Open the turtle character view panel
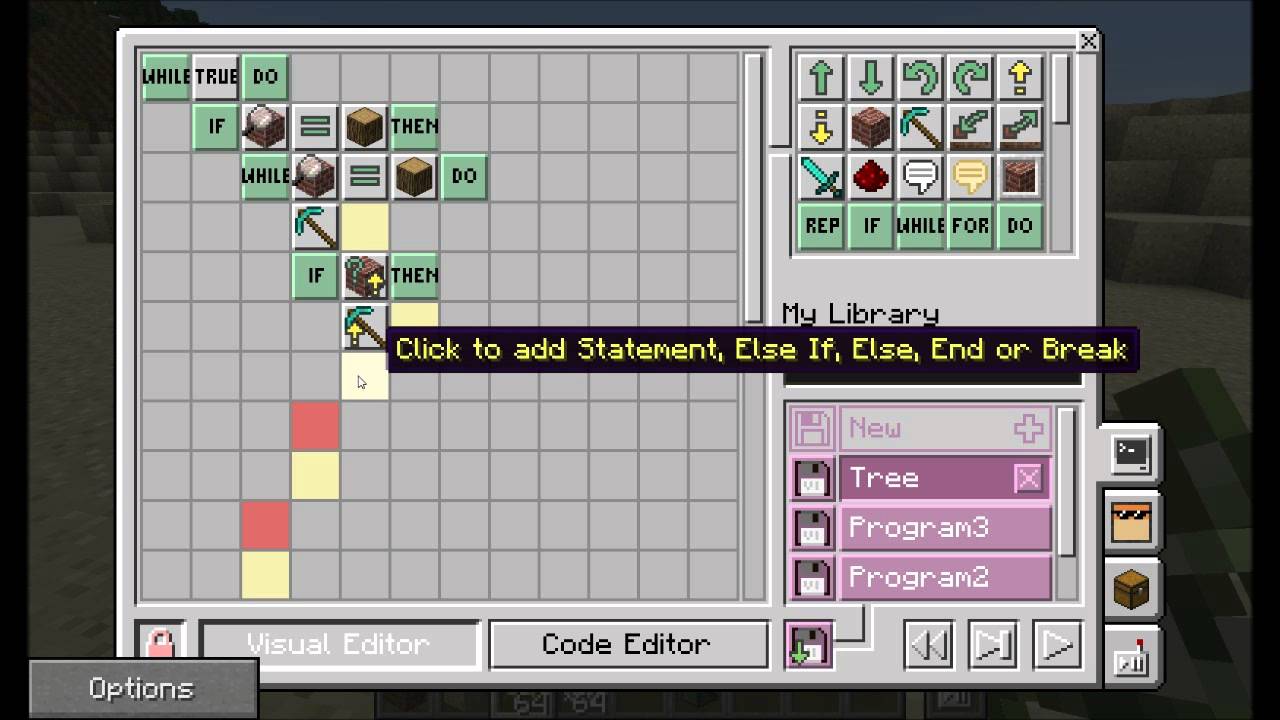 click(1131, 522)
